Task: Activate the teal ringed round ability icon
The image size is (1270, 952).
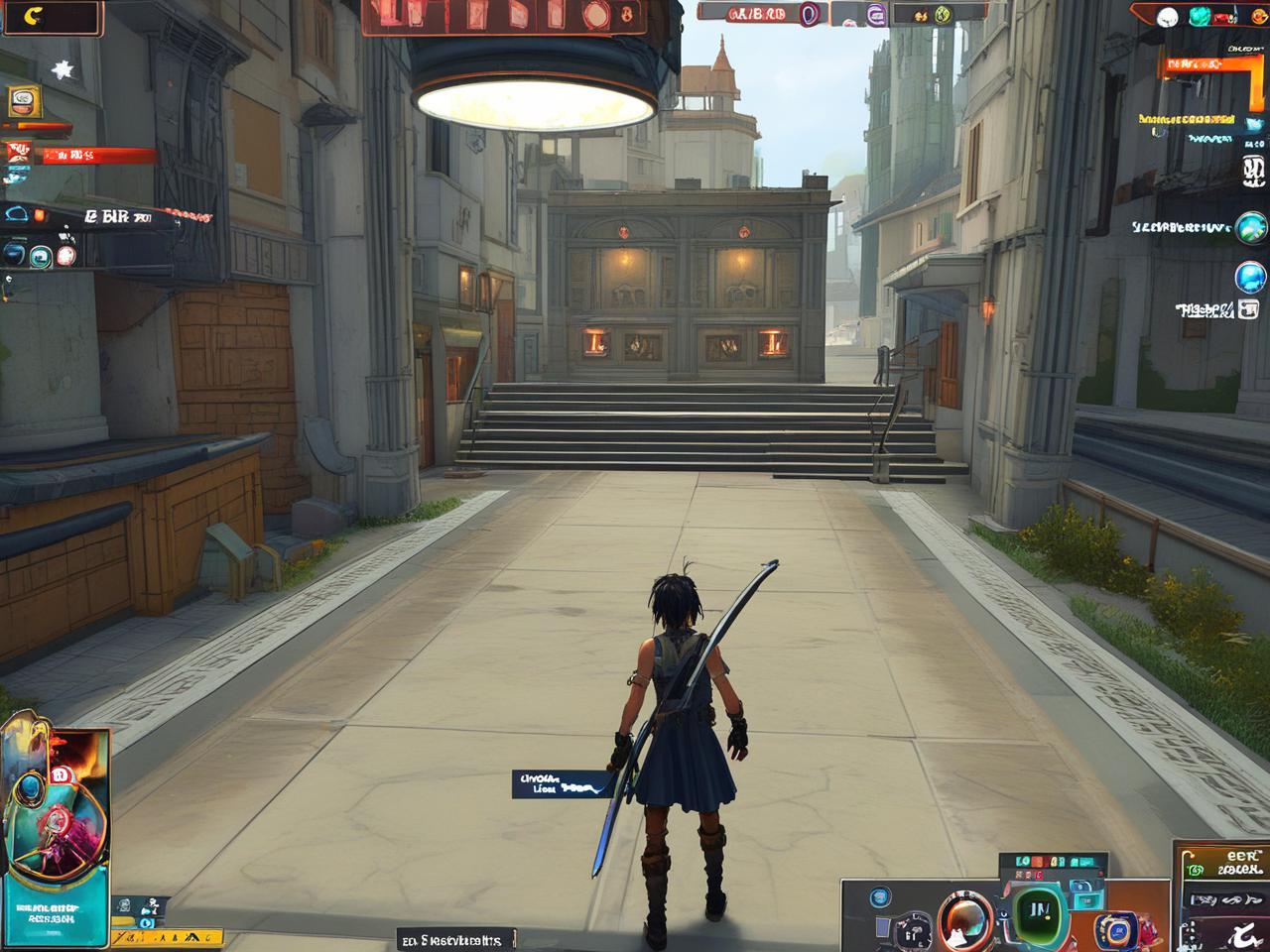Action: click(x=41, y=255)
